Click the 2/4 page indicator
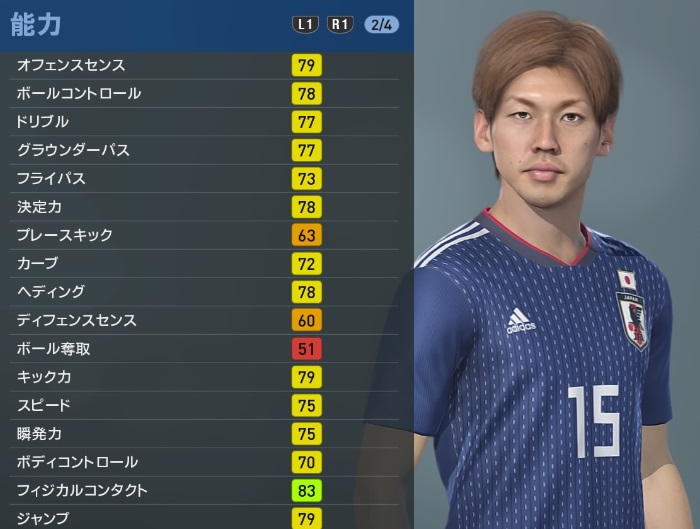The image size is (700, 529). (381, 24)
